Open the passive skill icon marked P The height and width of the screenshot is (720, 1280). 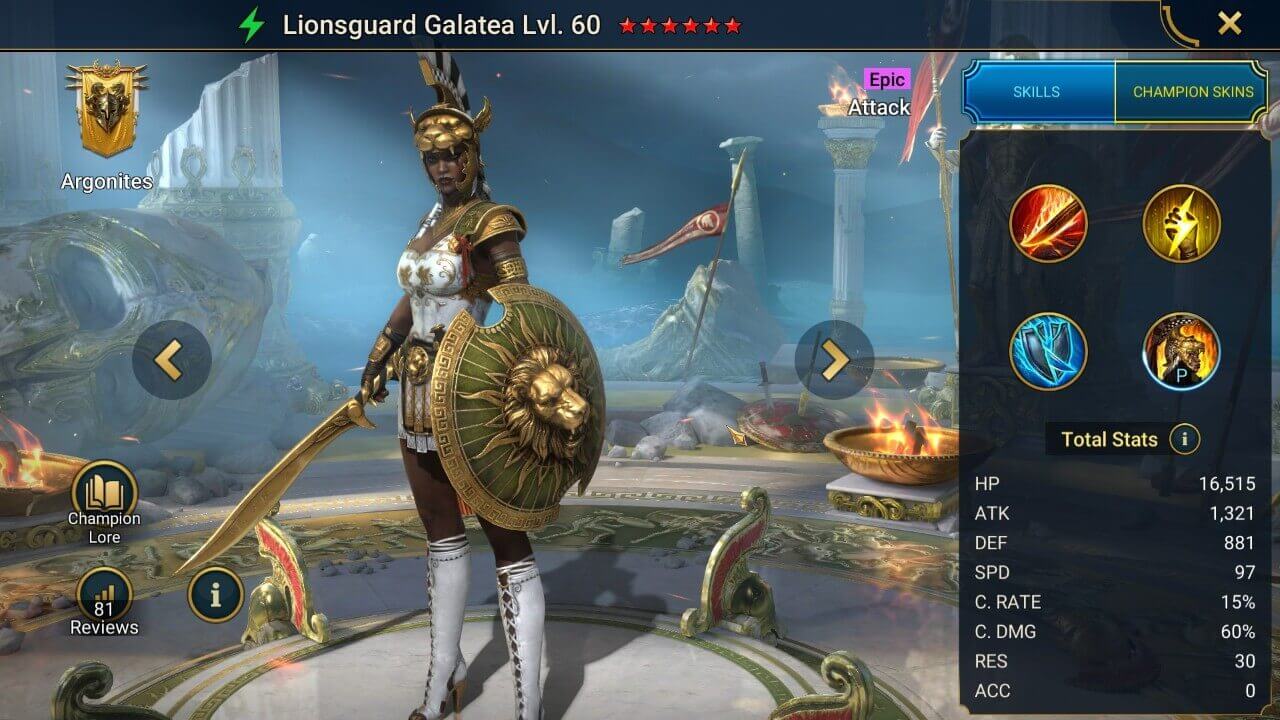coord(1181,352)
